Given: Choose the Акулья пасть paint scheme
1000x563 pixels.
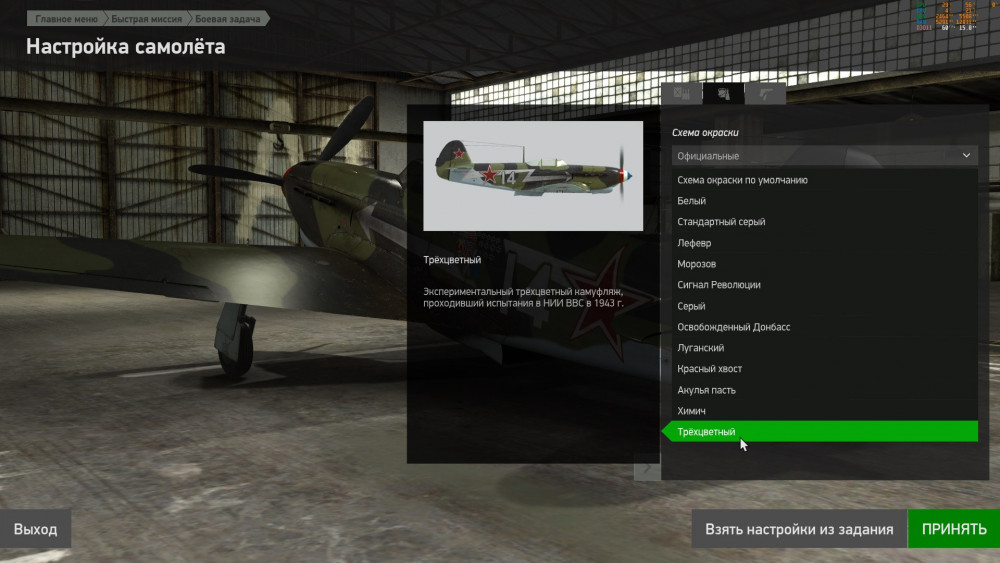Looking at the screenshot, I should click(x=708, y=390).
